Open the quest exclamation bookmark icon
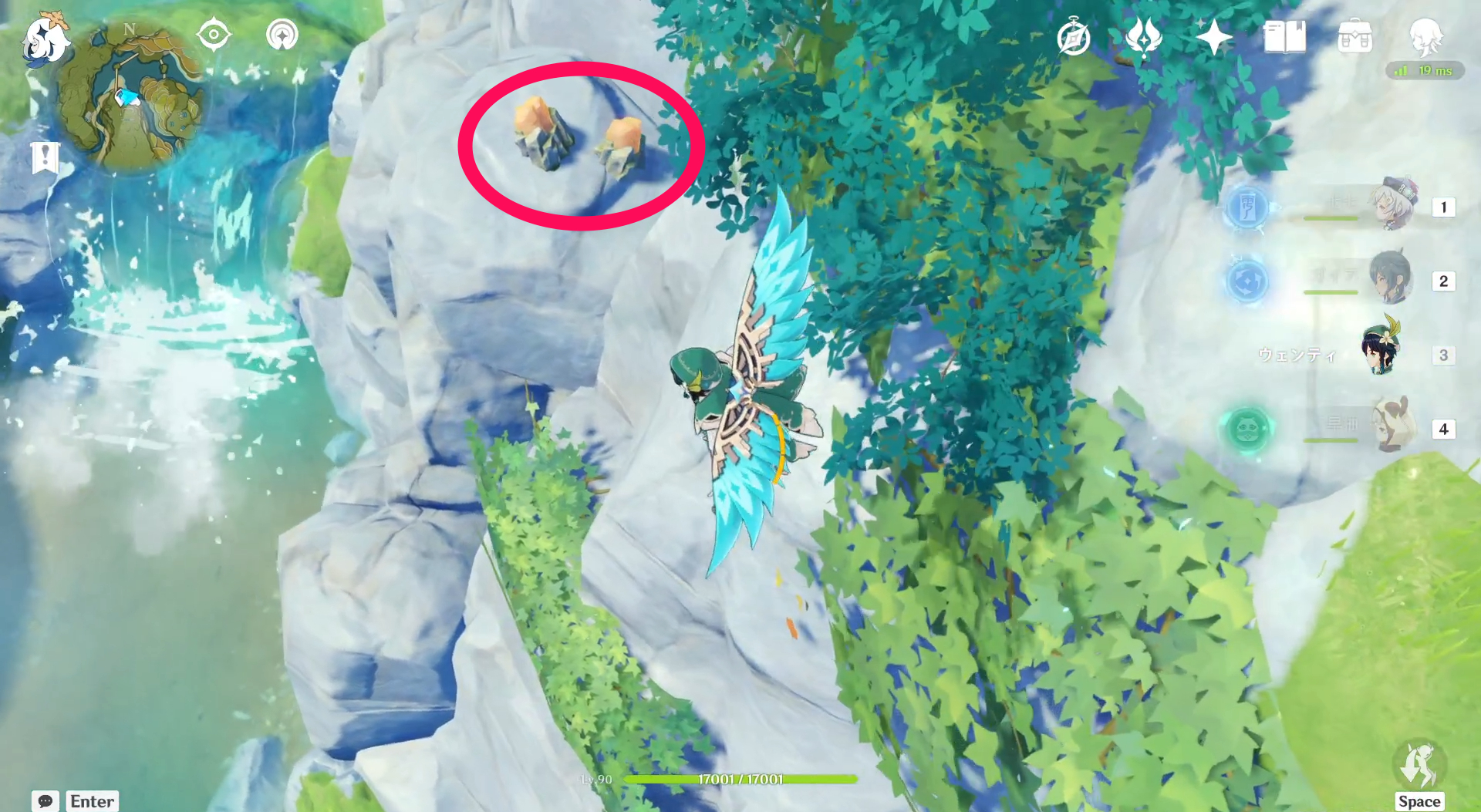This screenshot has width=1481, height=812. click(45, 157)
